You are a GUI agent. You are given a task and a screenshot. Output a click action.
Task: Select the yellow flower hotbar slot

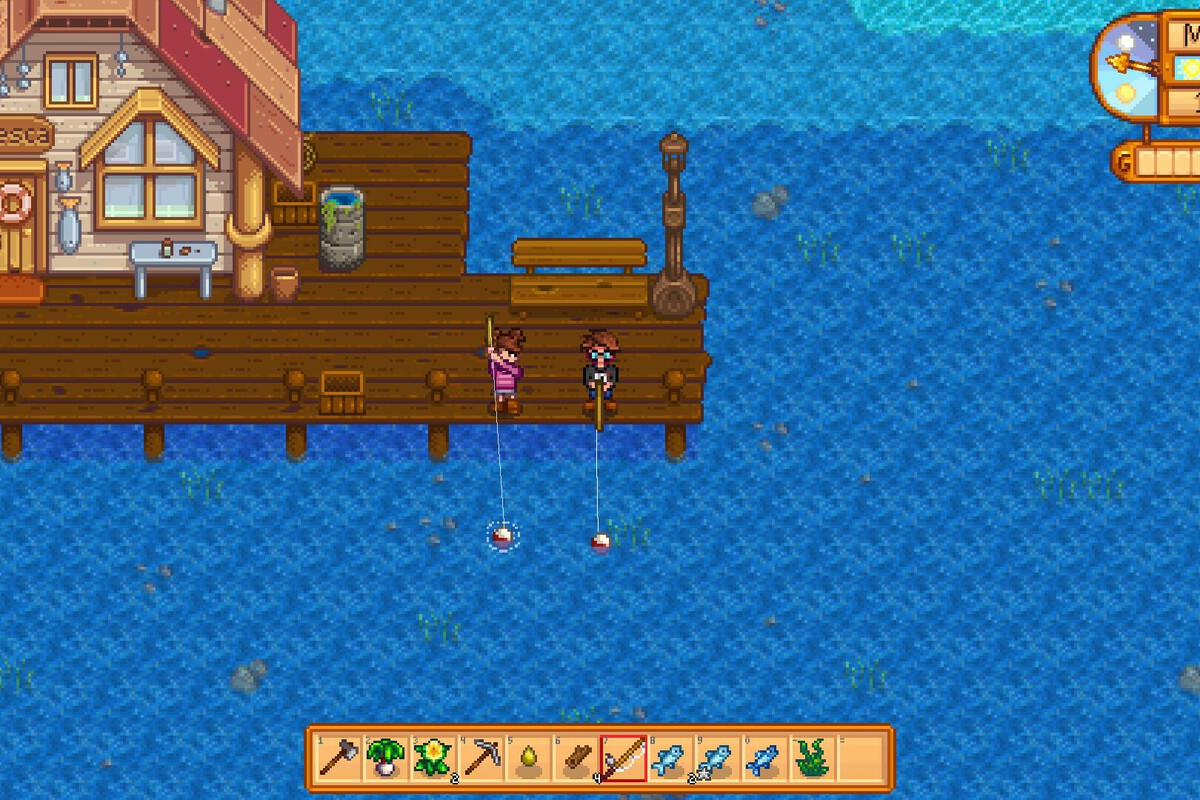point(431,759)
